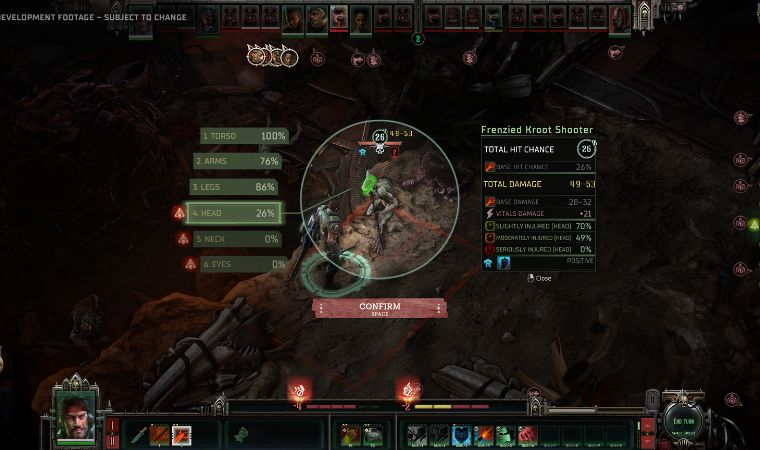
Task: Select the Eyes targeting option
Action: (244, 264)
